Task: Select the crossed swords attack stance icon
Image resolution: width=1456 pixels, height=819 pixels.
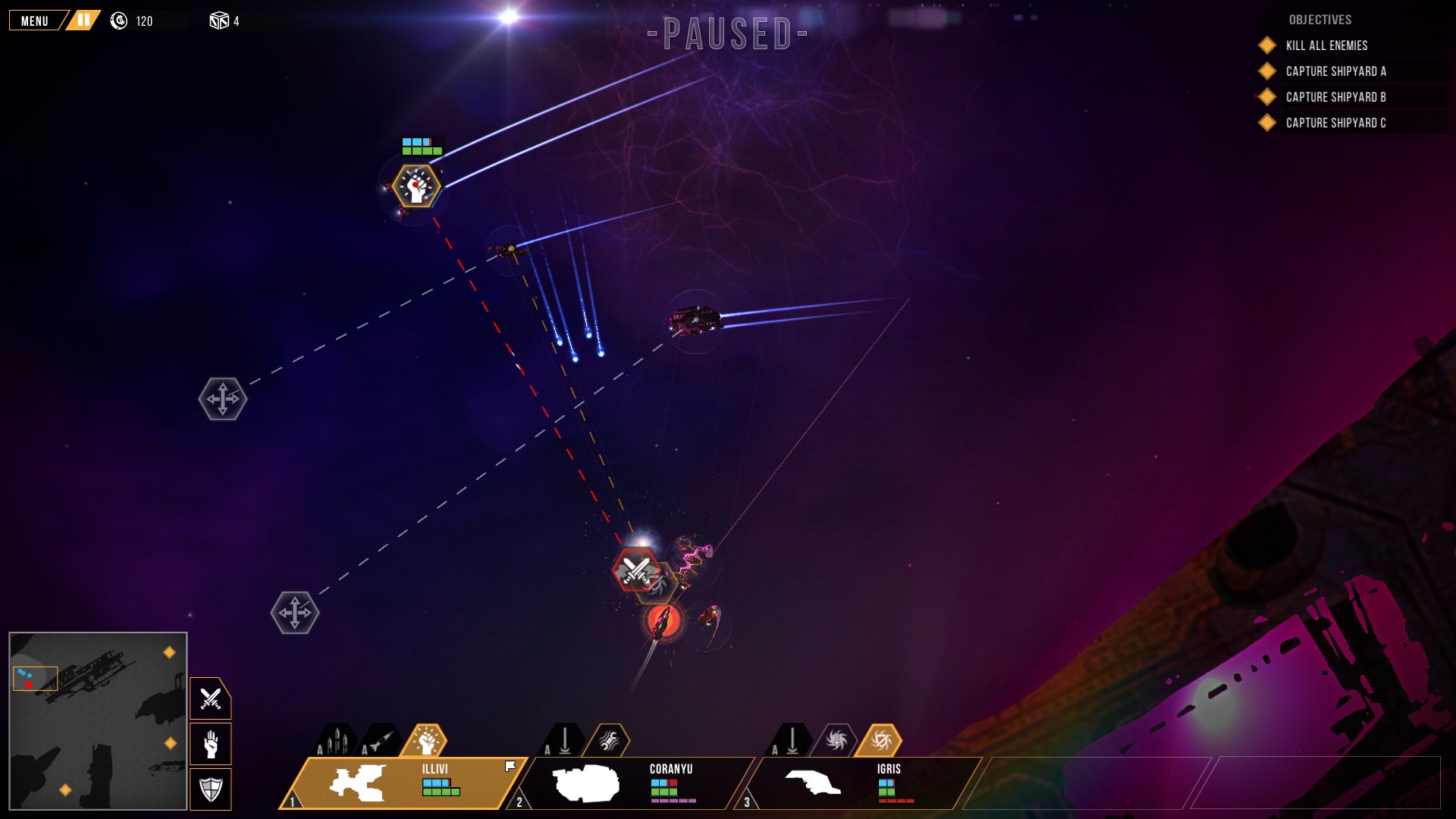Action: point(209,698)
